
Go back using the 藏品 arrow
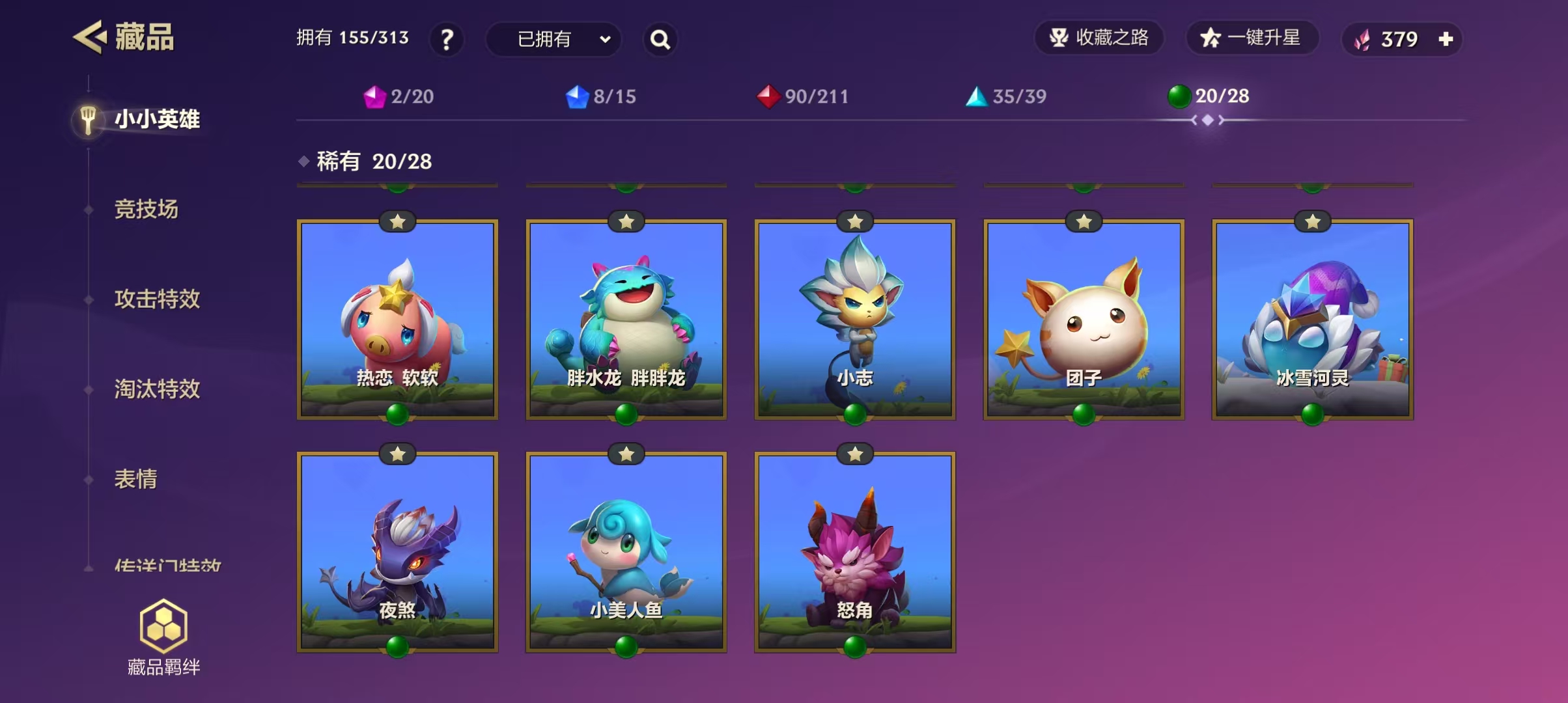90,37
